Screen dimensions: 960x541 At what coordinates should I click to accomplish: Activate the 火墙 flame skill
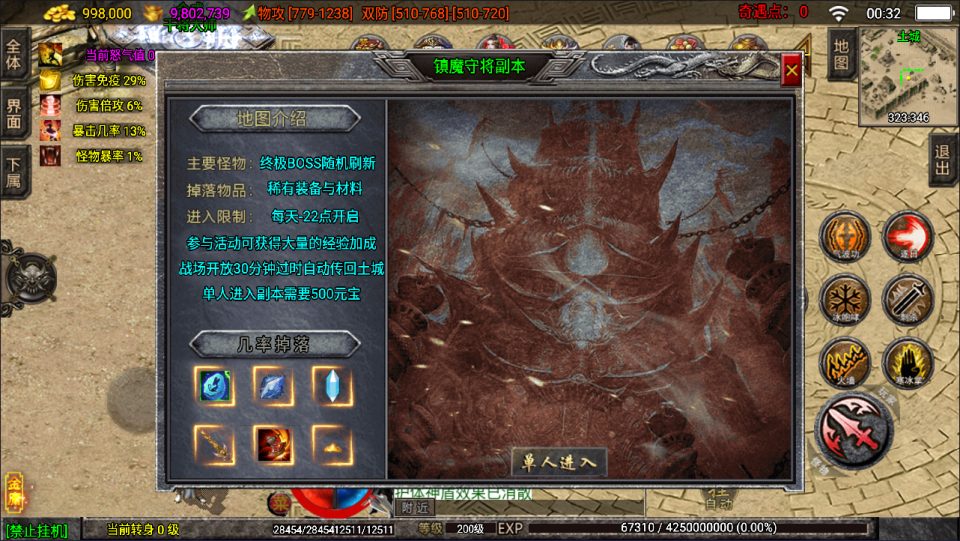pyautogui.click(x=843, y=361)
